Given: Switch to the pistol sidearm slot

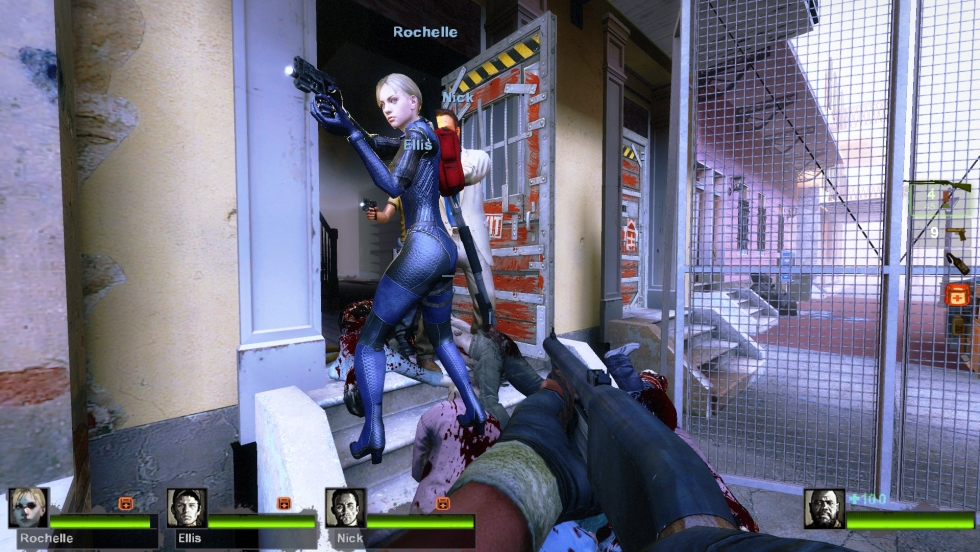Looking at the screenshot, I should (x=955, y=233).
